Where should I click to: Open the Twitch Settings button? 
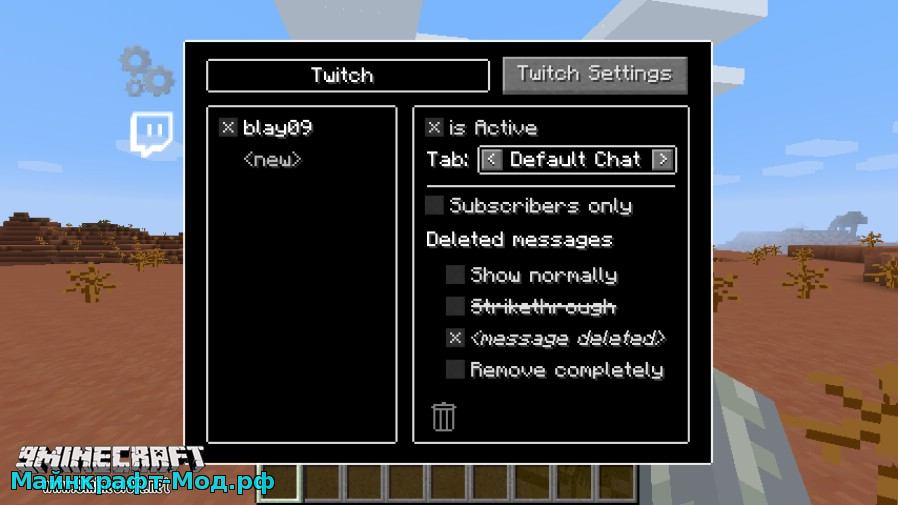tap(595, 74)
